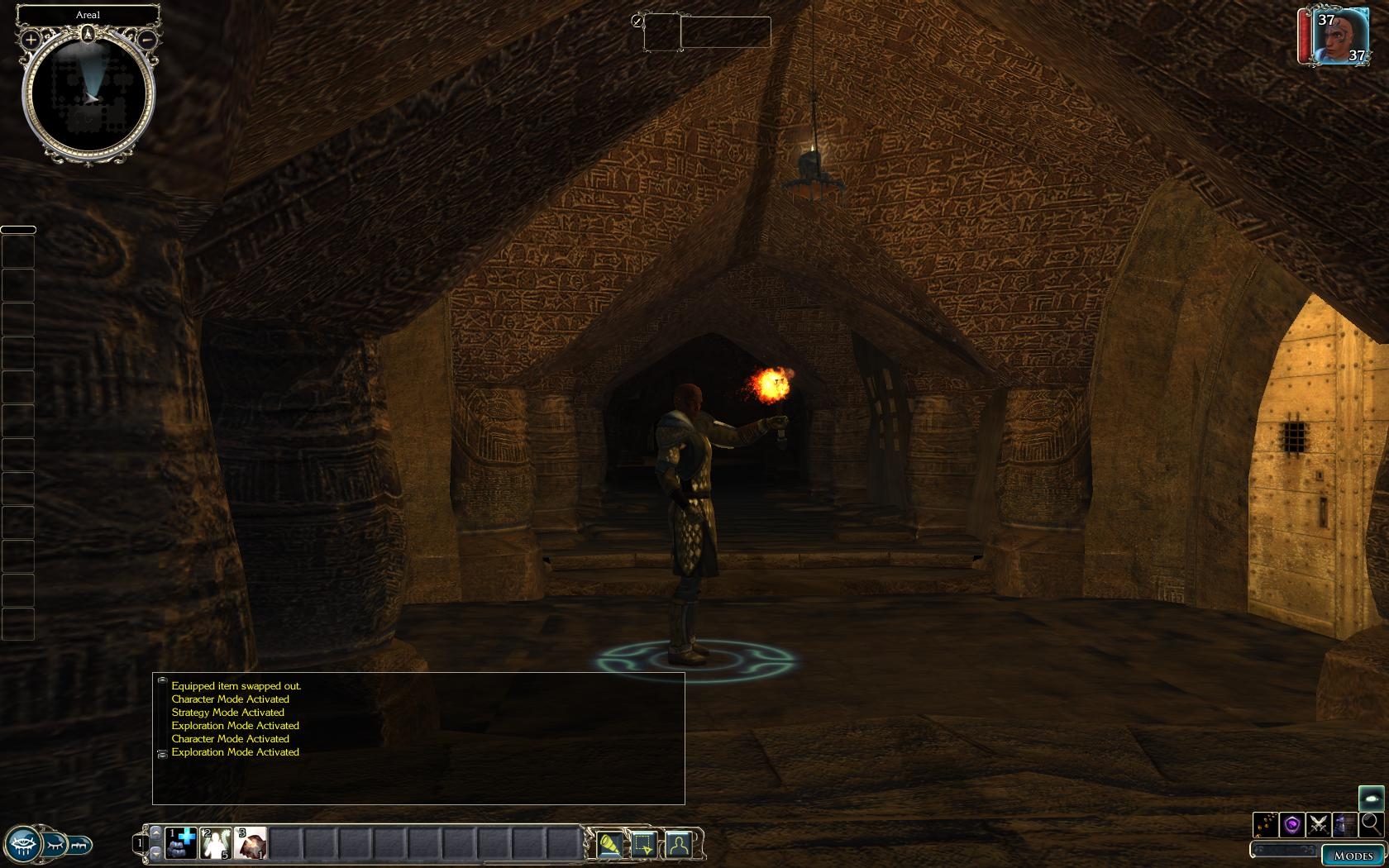Open the Modes panel
Screen dimensions: 1389x868
click(x=1353, y=856)
